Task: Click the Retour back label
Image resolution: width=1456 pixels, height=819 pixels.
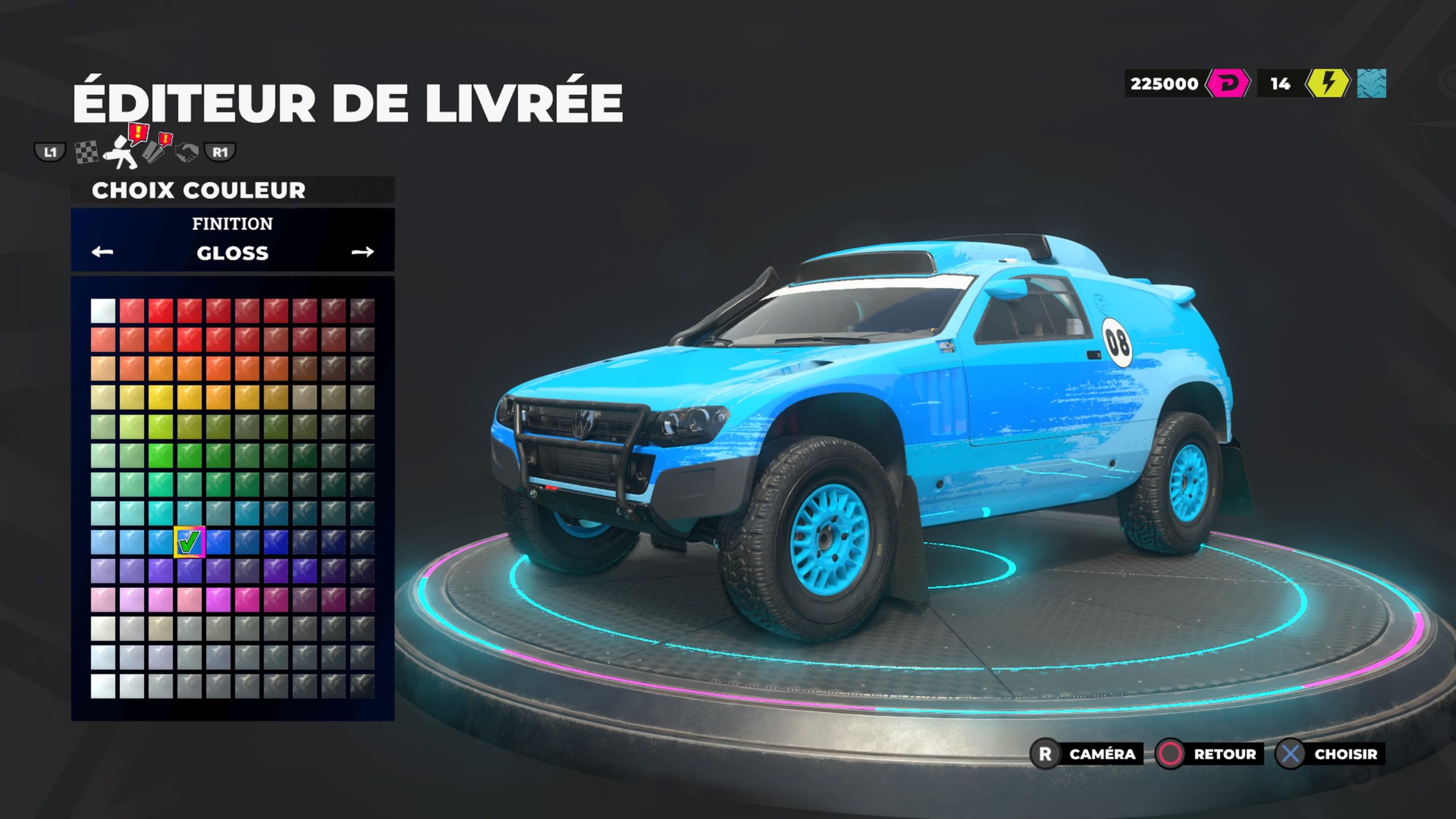Action: [x=1225, y=754]
